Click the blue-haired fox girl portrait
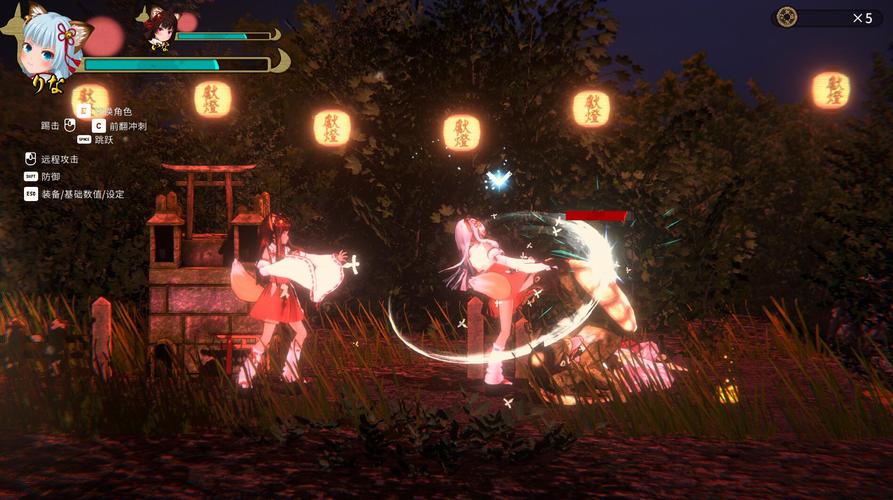This screenshot has width=893, height=500. [48, 45]
